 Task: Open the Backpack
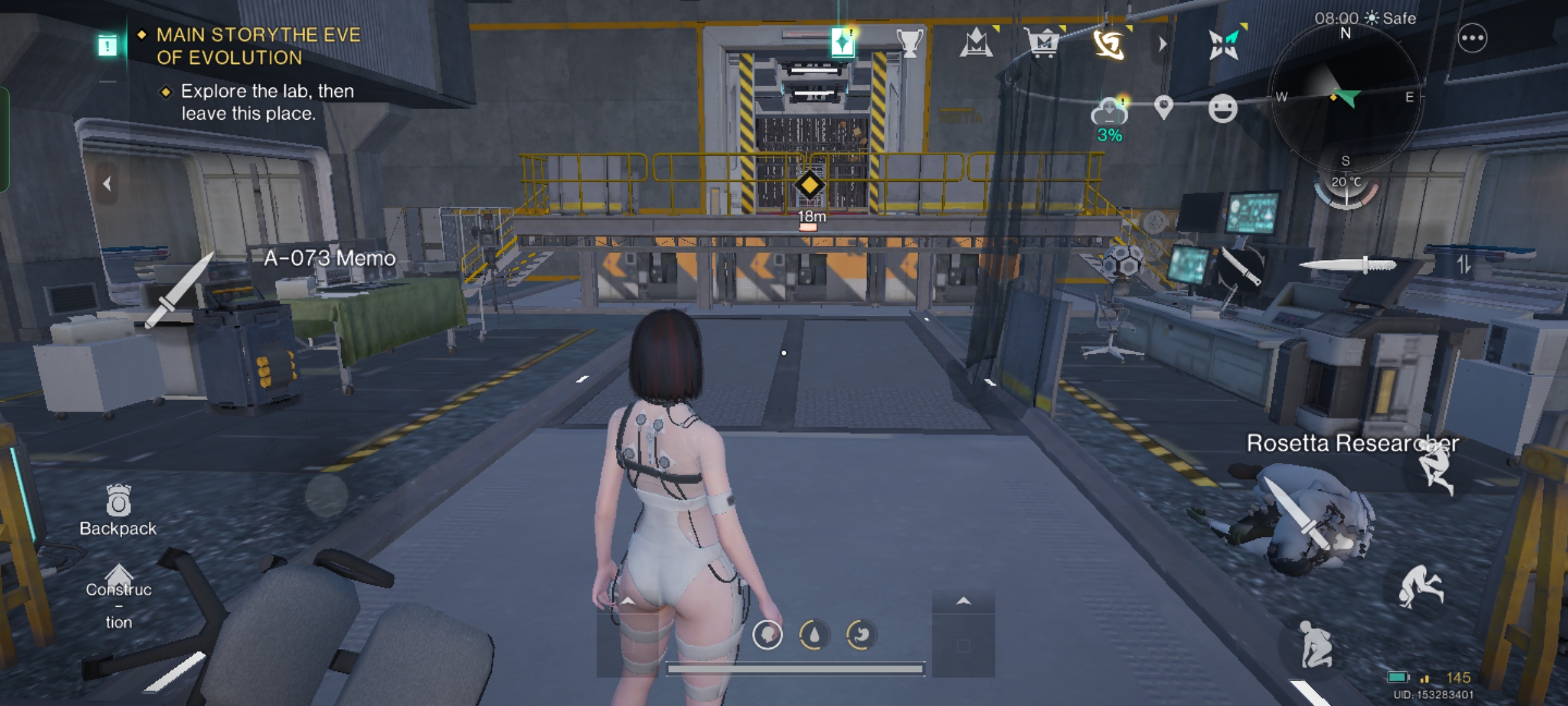tap(118, 511)
